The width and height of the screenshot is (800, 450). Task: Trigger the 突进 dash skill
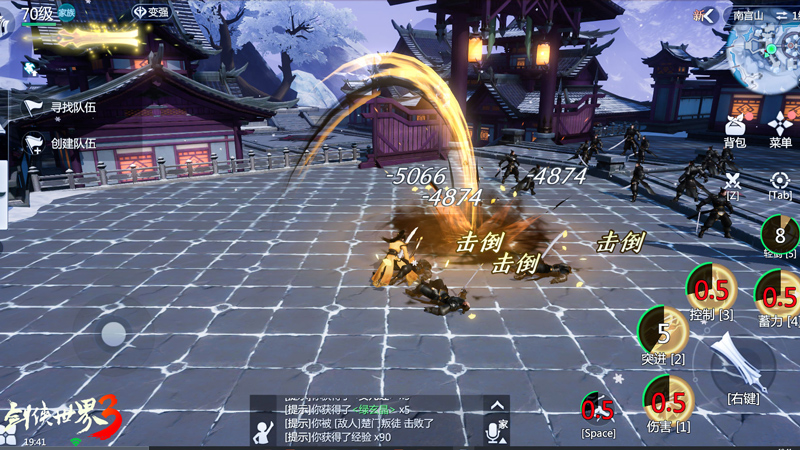pyautogui.click(x=663, y=332)
